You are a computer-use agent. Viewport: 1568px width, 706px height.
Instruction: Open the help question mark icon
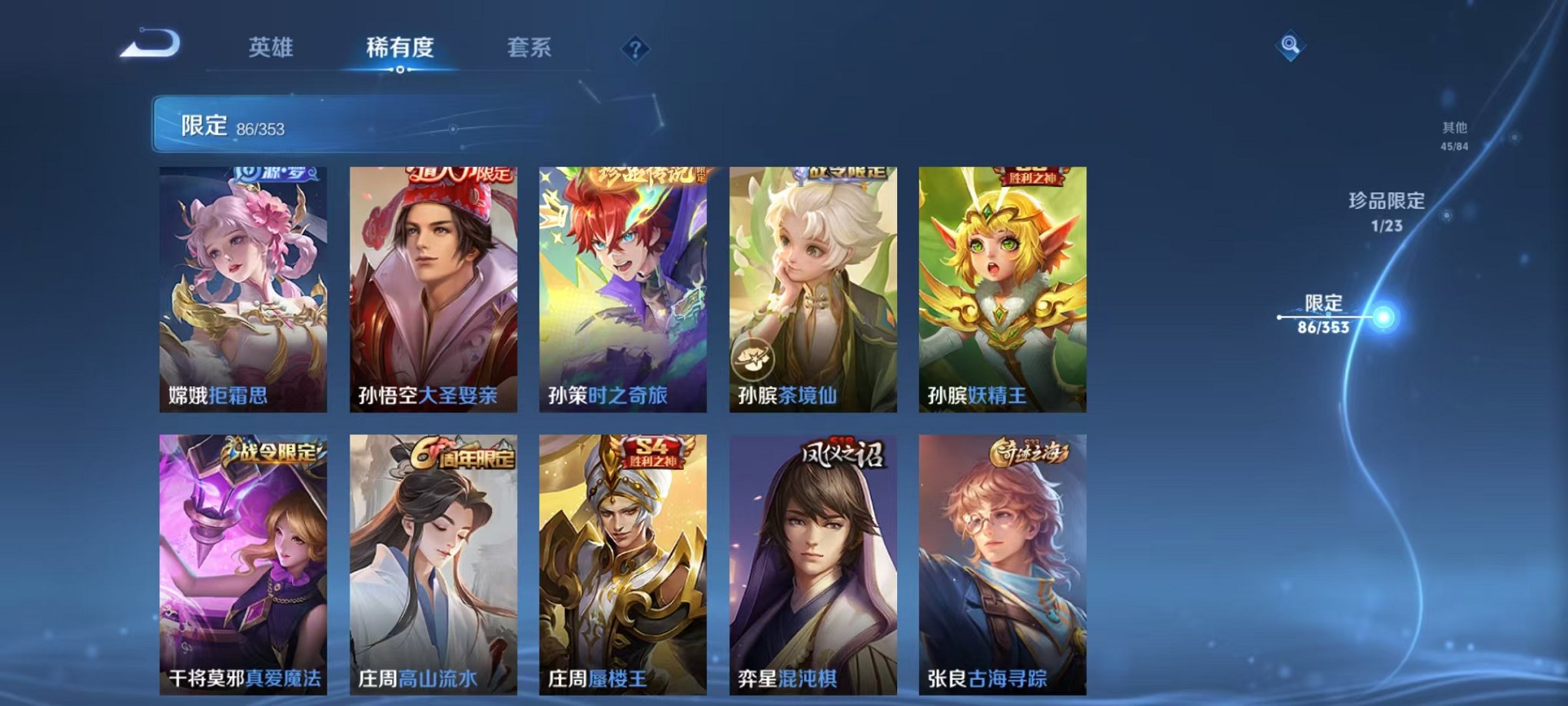(635, 50)
